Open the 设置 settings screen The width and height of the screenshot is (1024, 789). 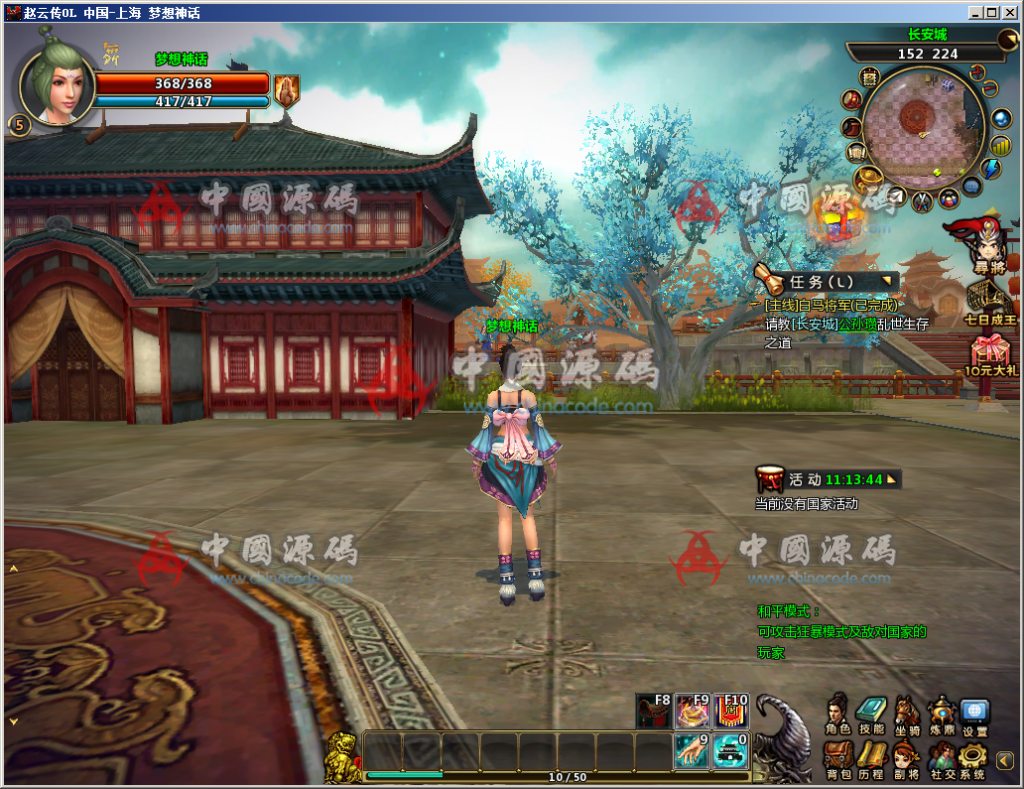coord(974,712)
